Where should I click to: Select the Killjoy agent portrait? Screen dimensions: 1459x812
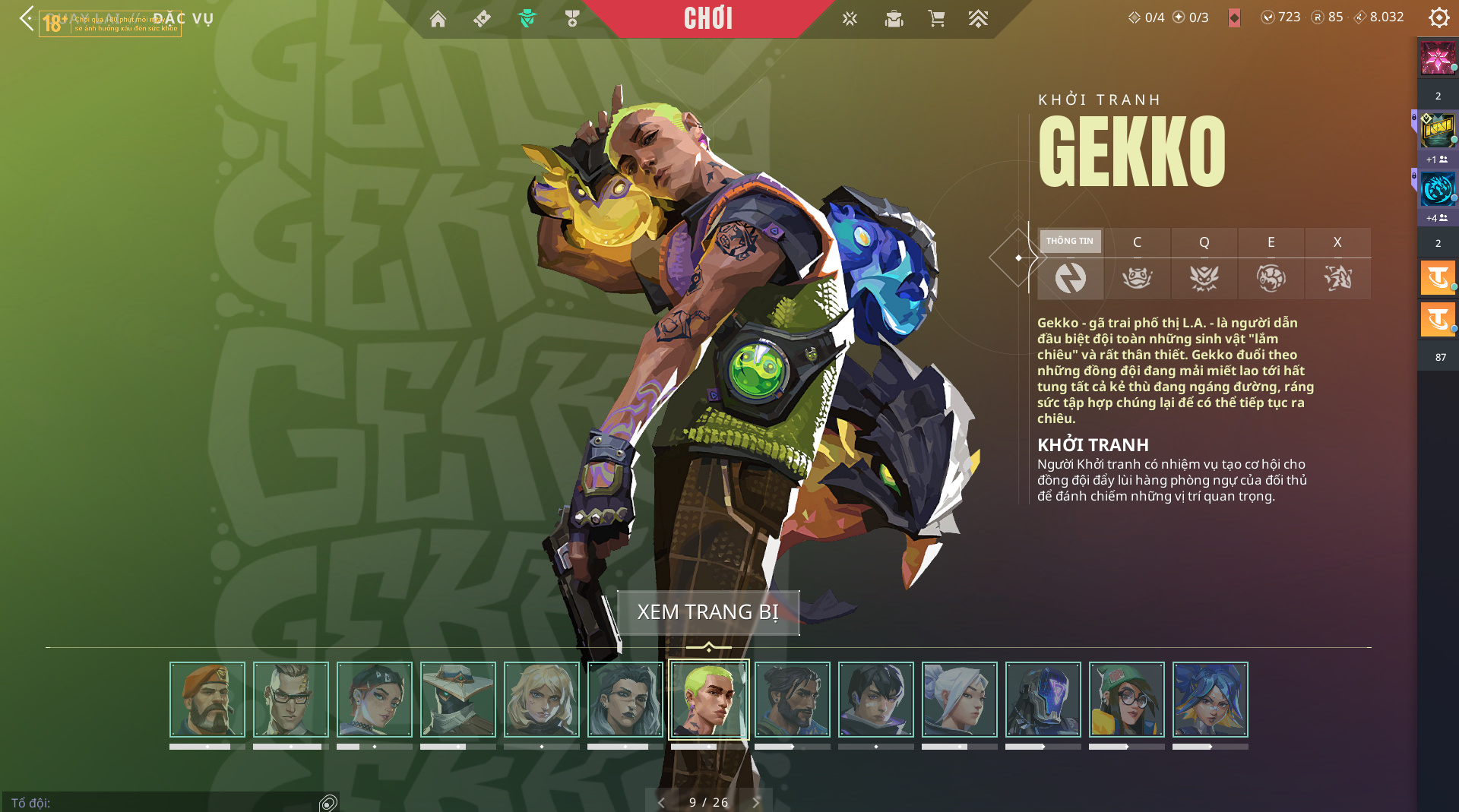pyautogui.click(x=1127, y=700)
